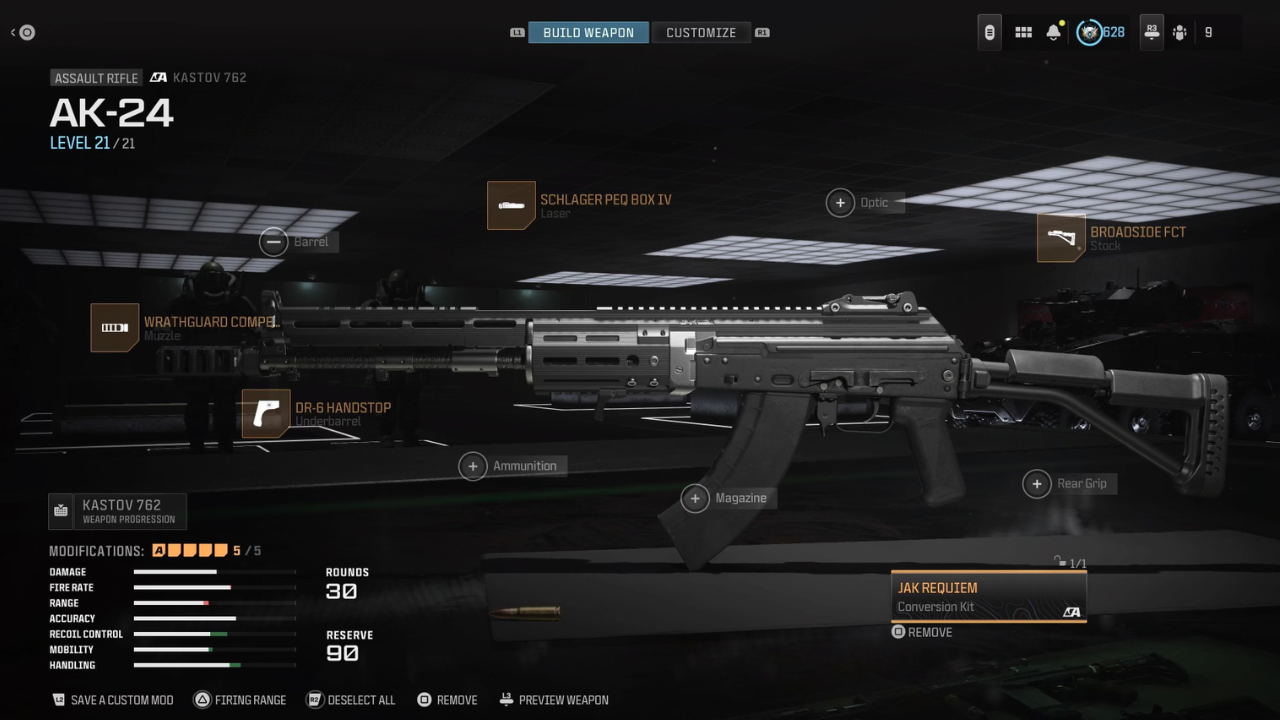Open the Customize tab
This screenshot has height=720, width=1280.
pos(701,33)
